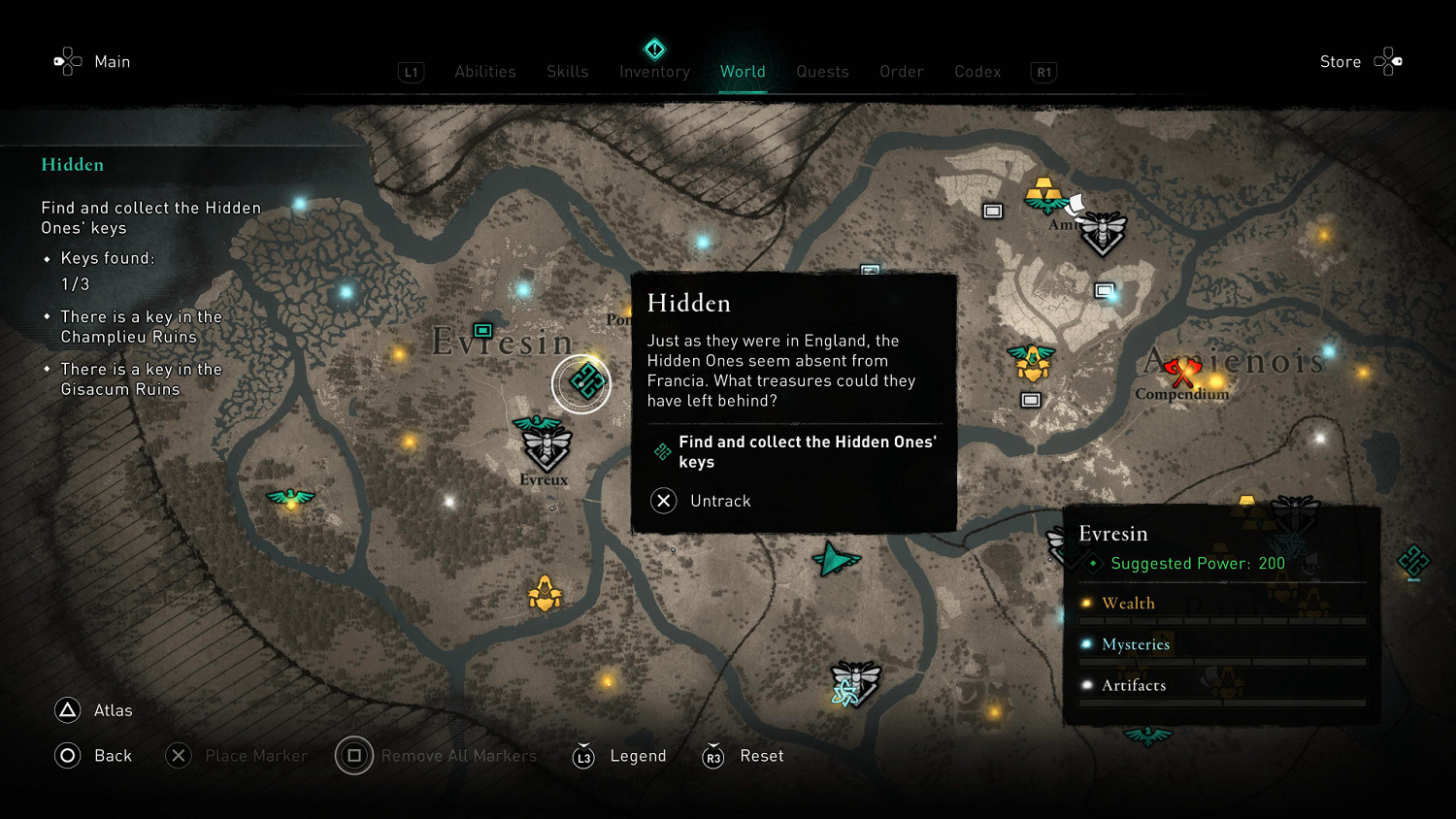Screen dimensions: 1456x819
Task: Select the circled Hidden quest map marker
Action: pos(581,383)
